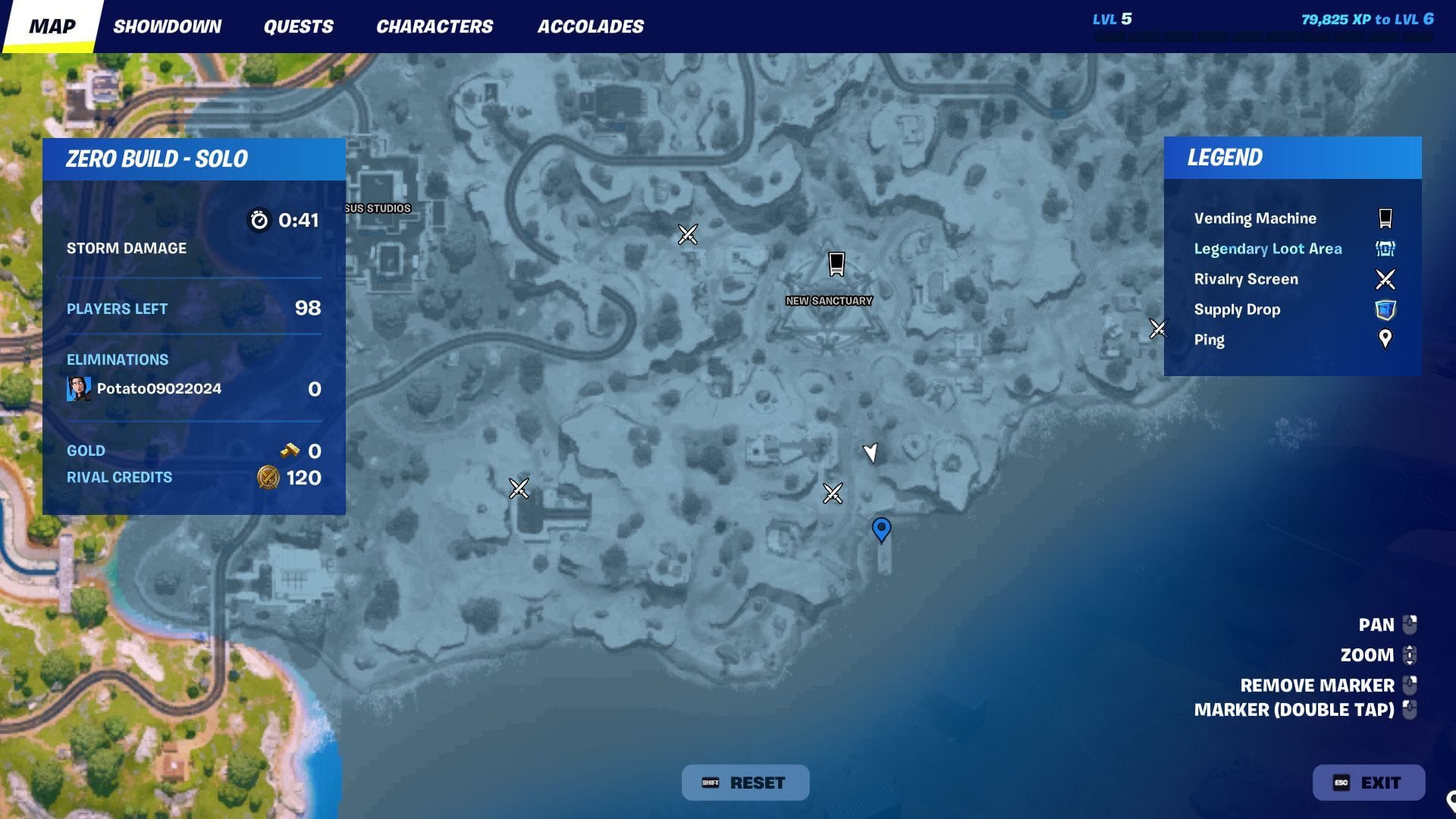Select the crossed-swords rivalry marker near the top of the map

pos(686,234)
